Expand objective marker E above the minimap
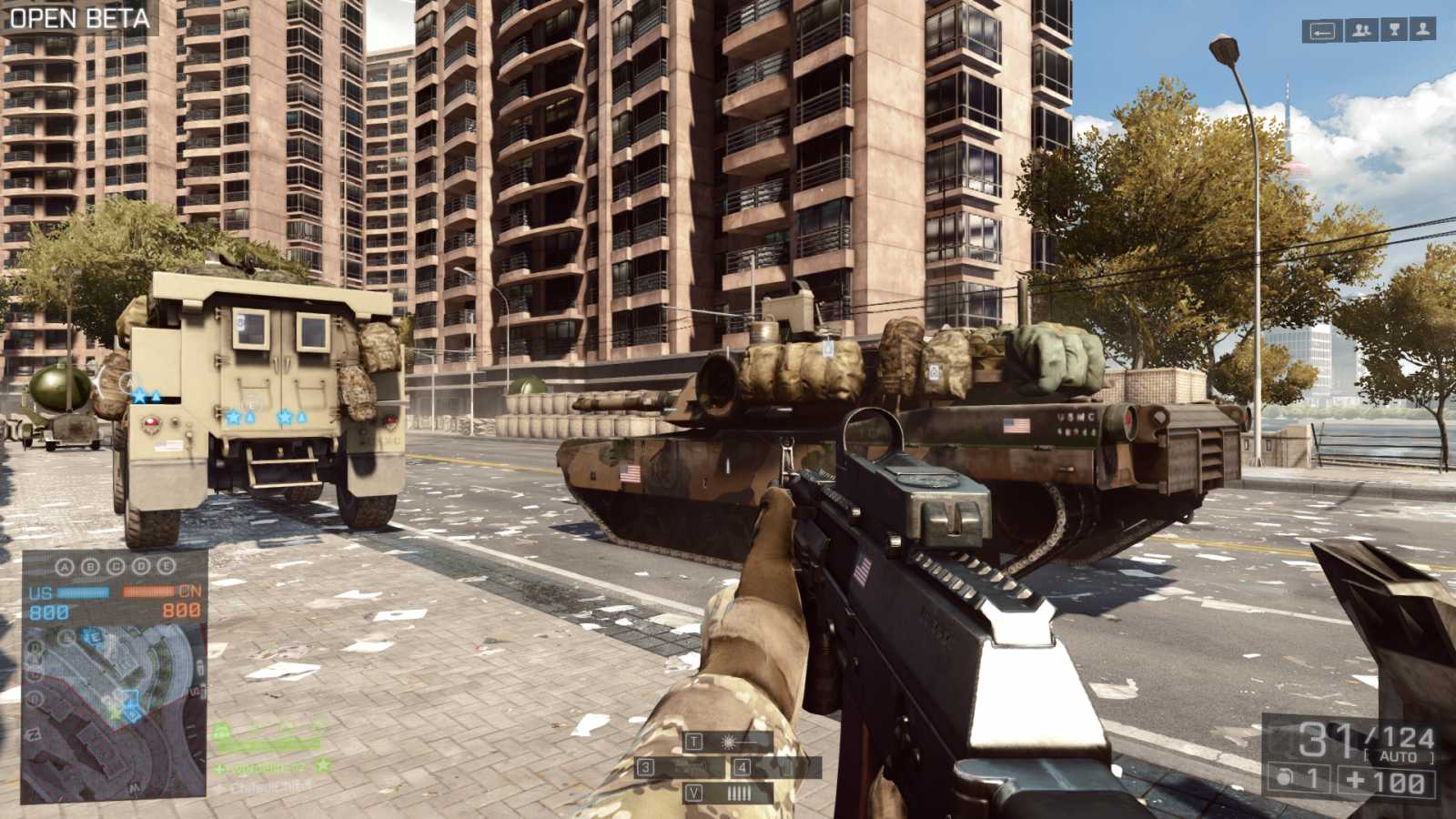The height and width of the screenshot is (819, 1456). pyautogui.click(x=165, y=567)
